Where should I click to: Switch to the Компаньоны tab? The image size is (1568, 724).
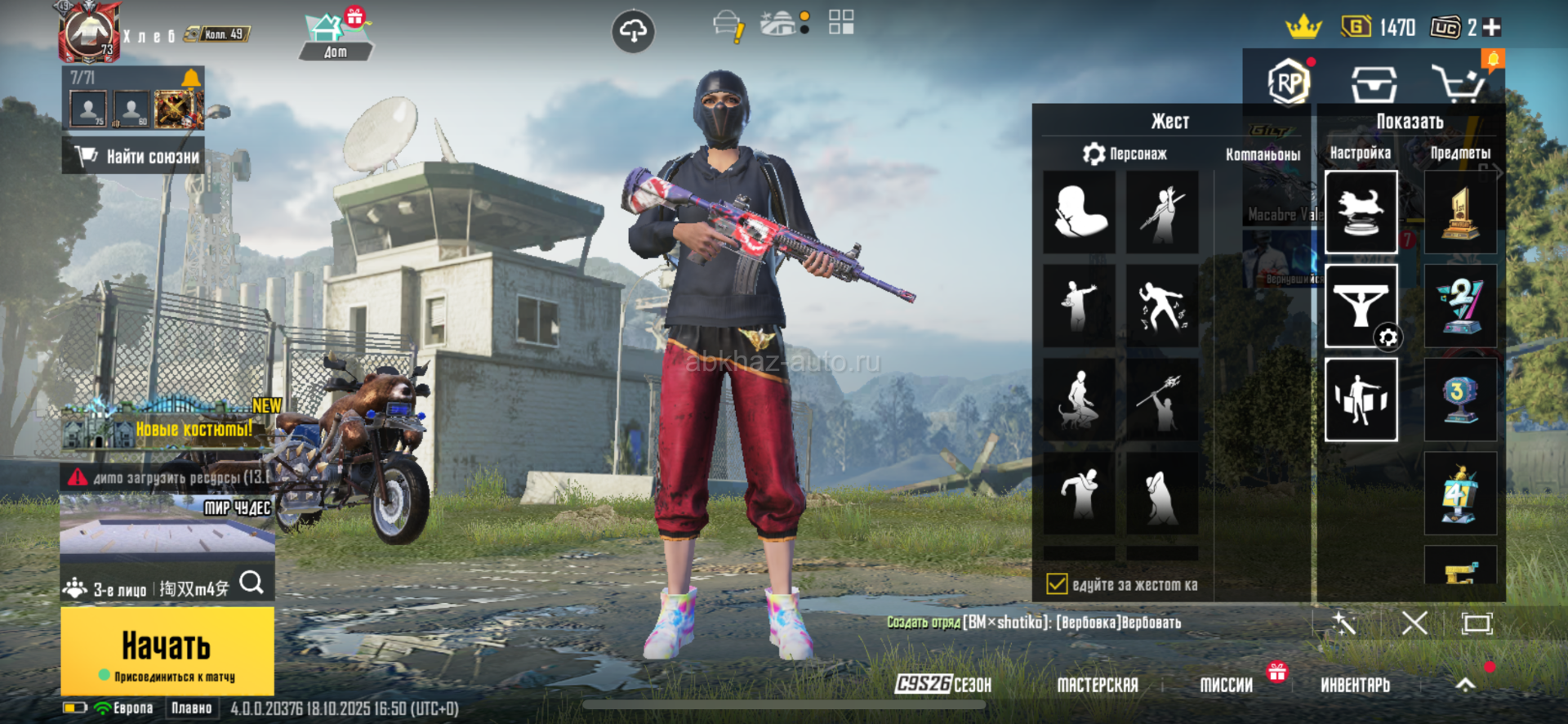[1263, 154]
